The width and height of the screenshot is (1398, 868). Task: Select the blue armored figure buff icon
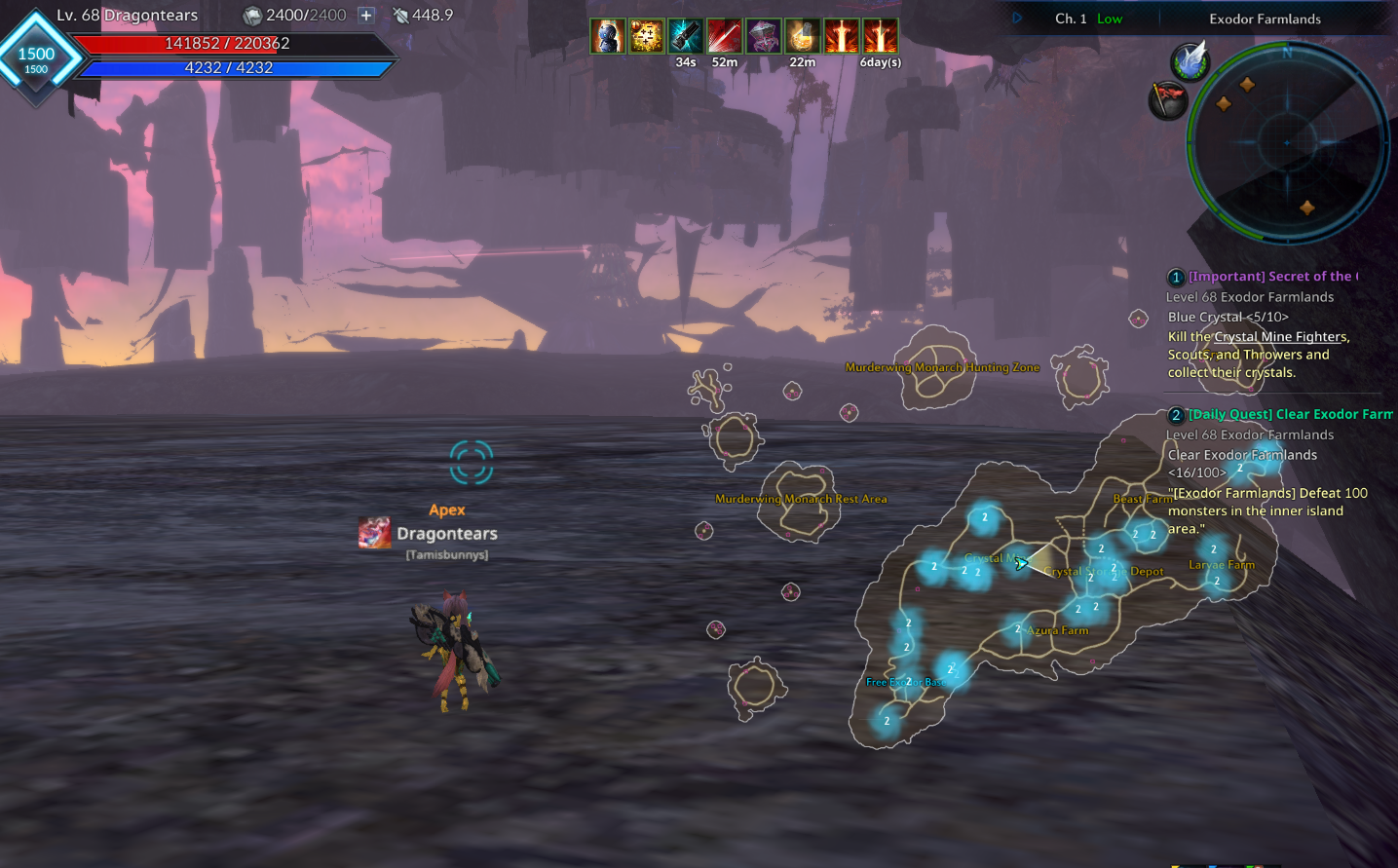pos(607,37)
